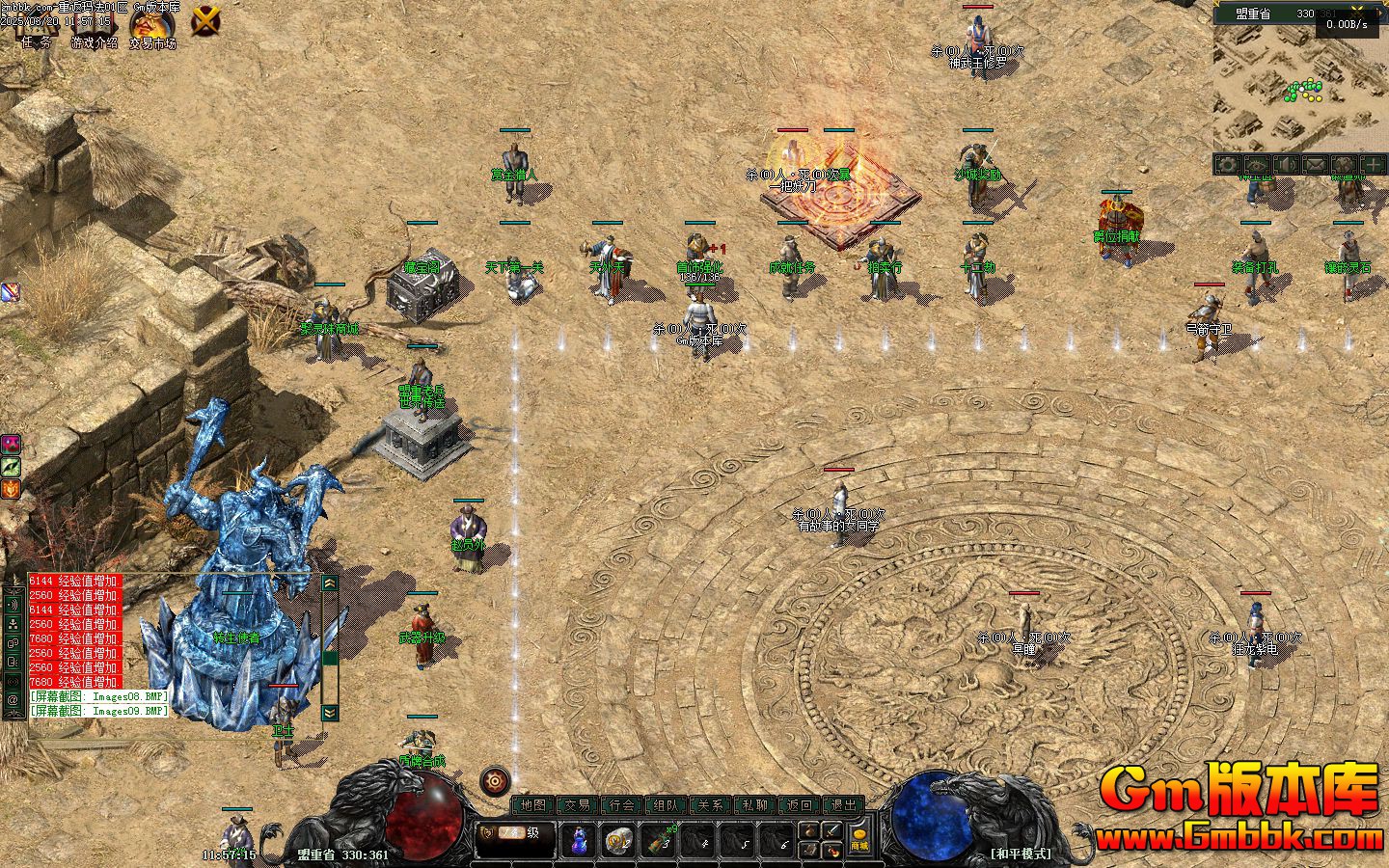Open the 商城 shop button
The image size is (1389, 868).
858,839
